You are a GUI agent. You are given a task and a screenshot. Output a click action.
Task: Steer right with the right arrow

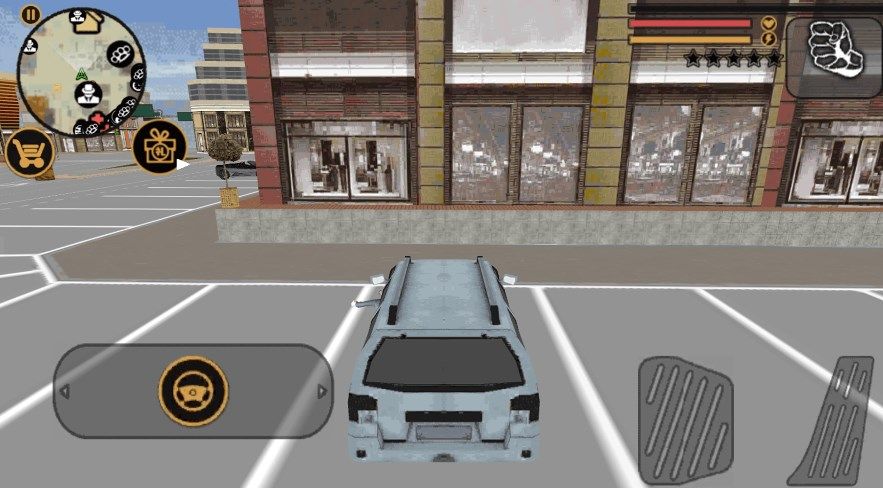(322, 391)
